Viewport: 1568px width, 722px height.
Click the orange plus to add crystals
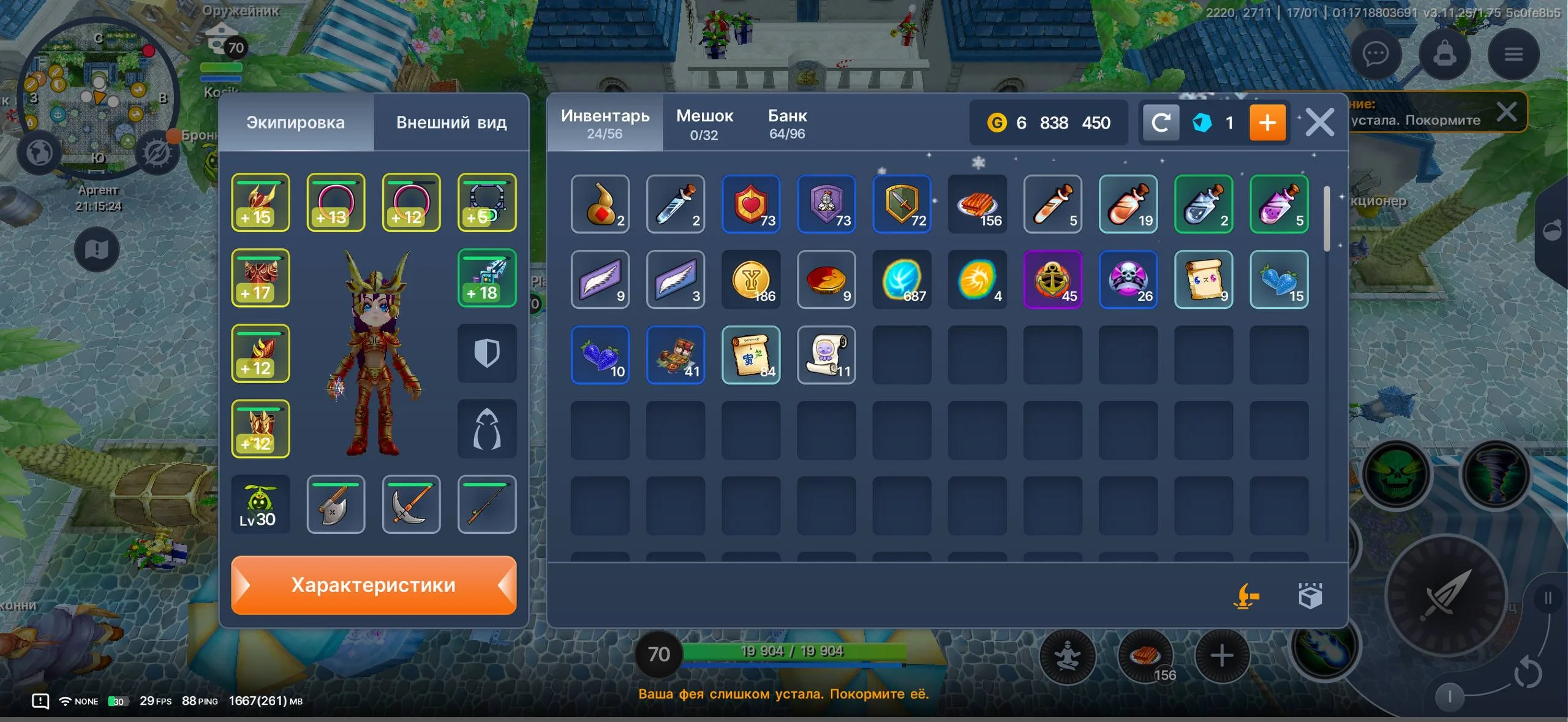pos(1267,123)
